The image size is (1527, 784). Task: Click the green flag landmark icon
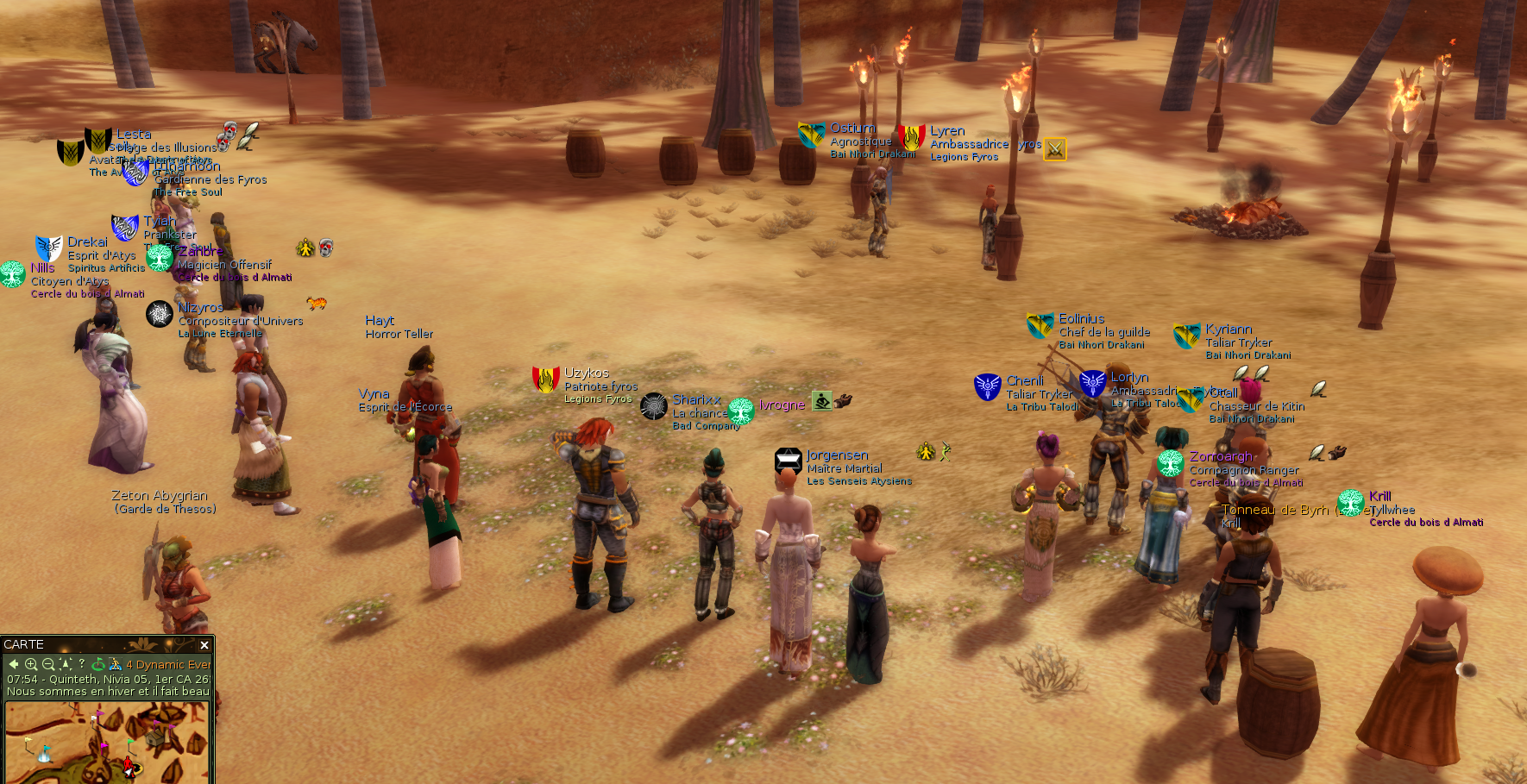tap(98, 664)
